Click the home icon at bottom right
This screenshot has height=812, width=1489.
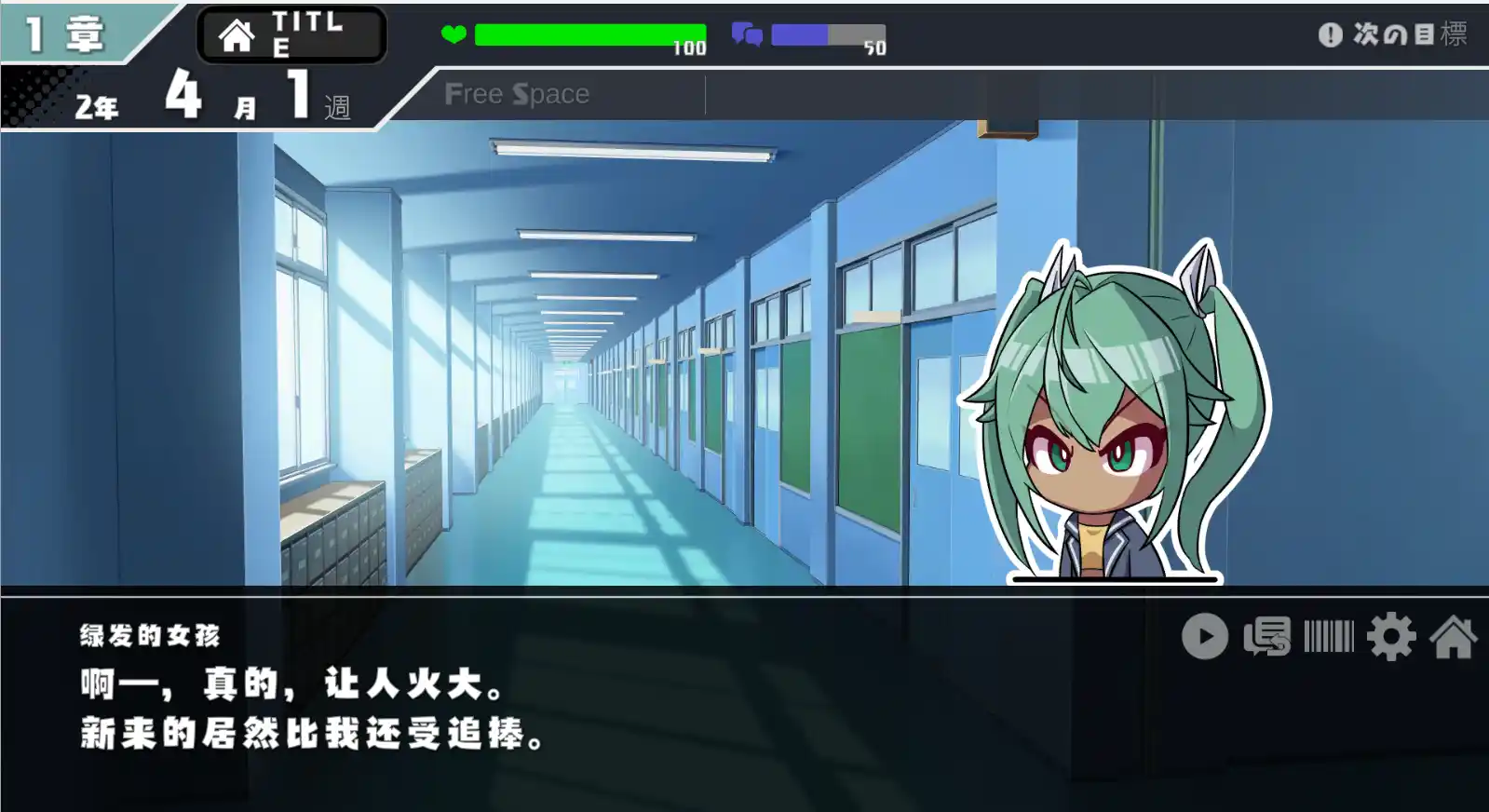pyautogui.click(x=1455, y=638)
